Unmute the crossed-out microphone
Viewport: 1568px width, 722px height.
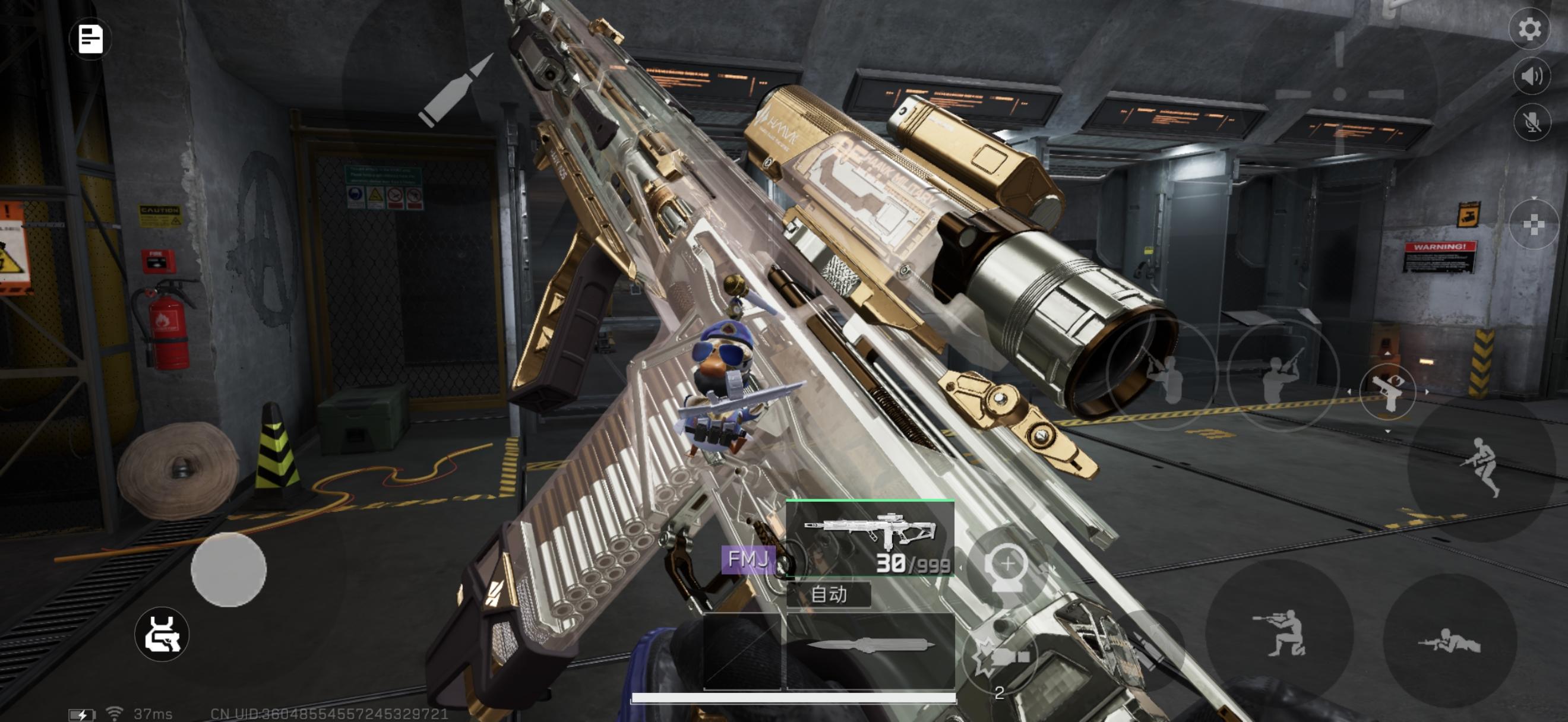[1531, 122]
